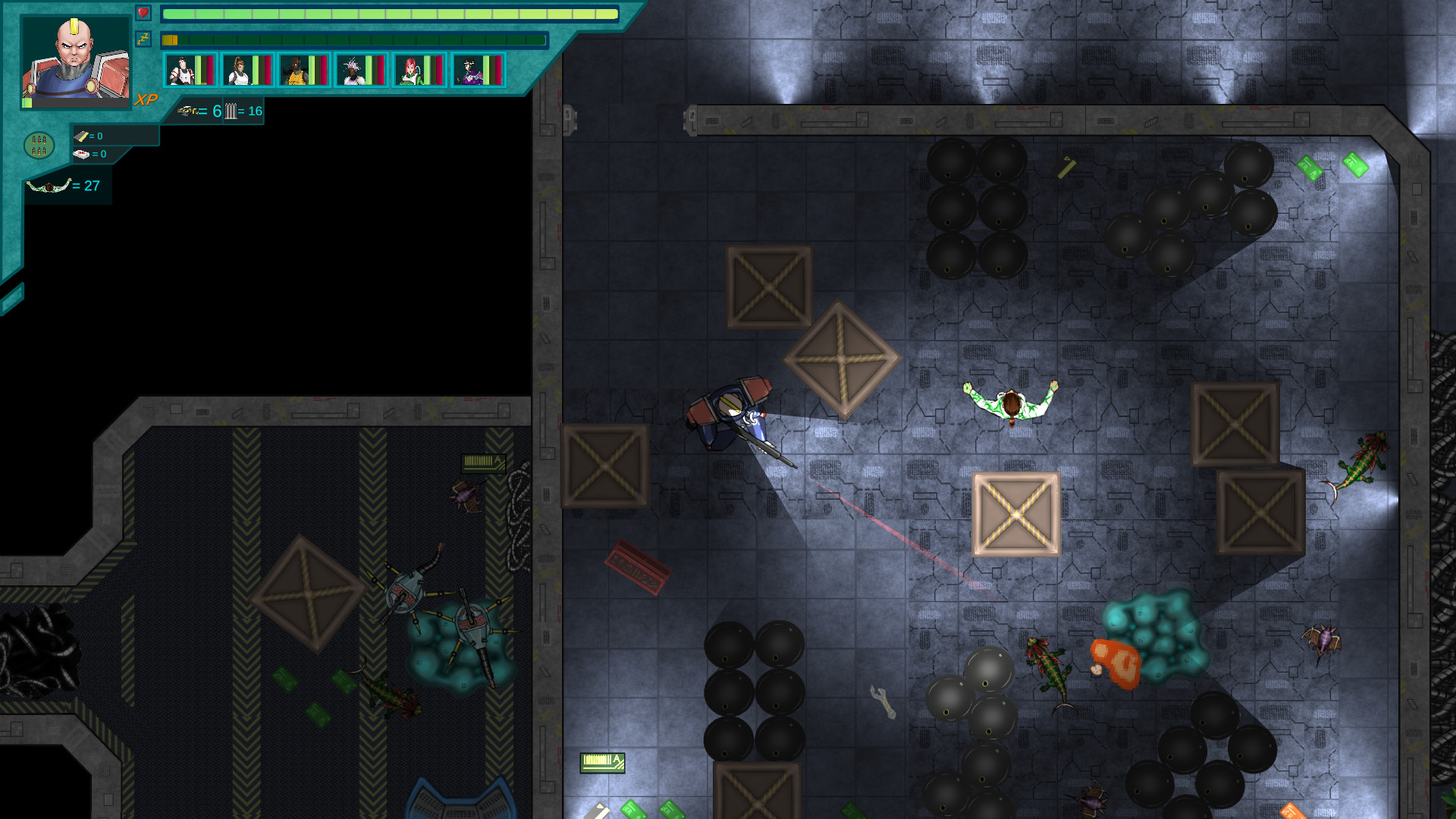
Task: Click the orange XP label
Action: (x=146, y=99)
